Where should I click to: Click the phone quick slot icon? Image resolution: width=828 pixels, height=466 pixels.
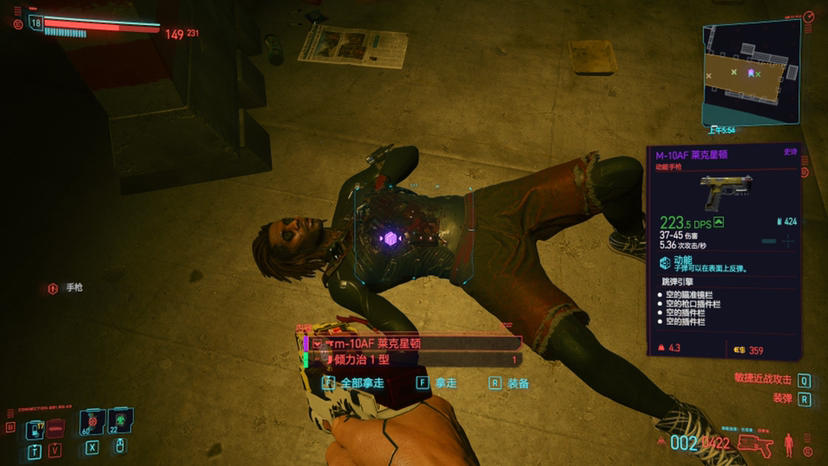pyautogui.click(x=35, y=428)
